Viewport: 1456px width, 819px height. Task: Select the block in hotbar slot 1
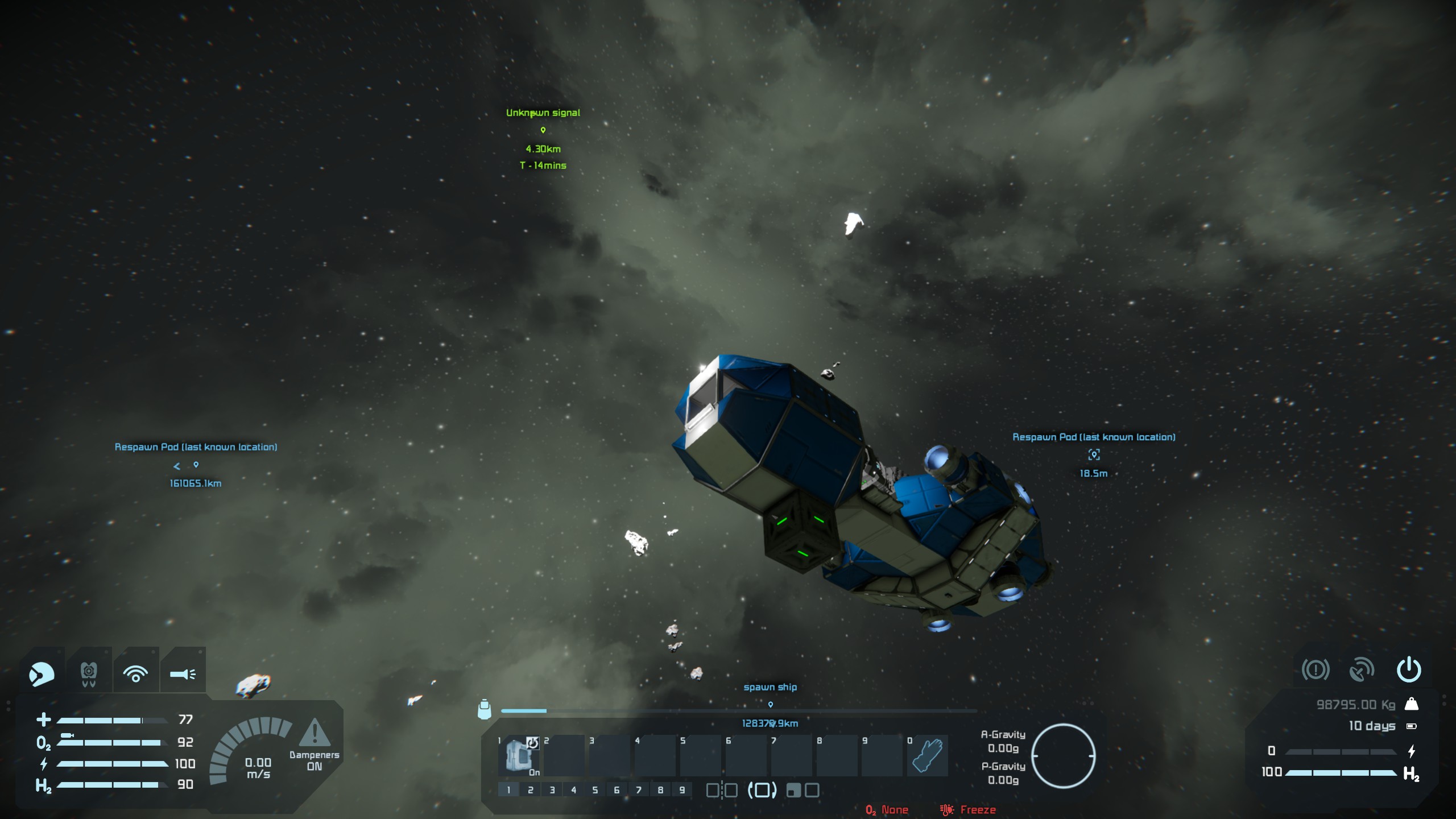click(x=518, y=755)
